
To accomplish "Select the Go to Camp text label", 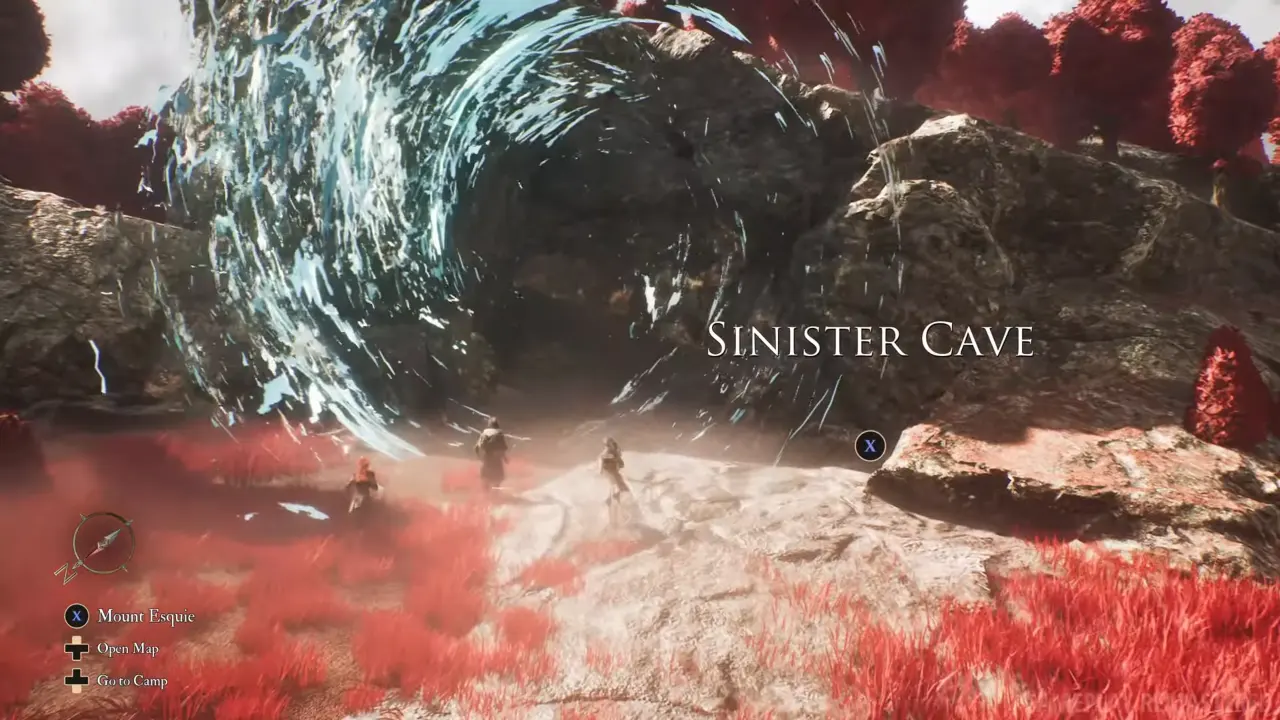I will click(x=132, y=681).
